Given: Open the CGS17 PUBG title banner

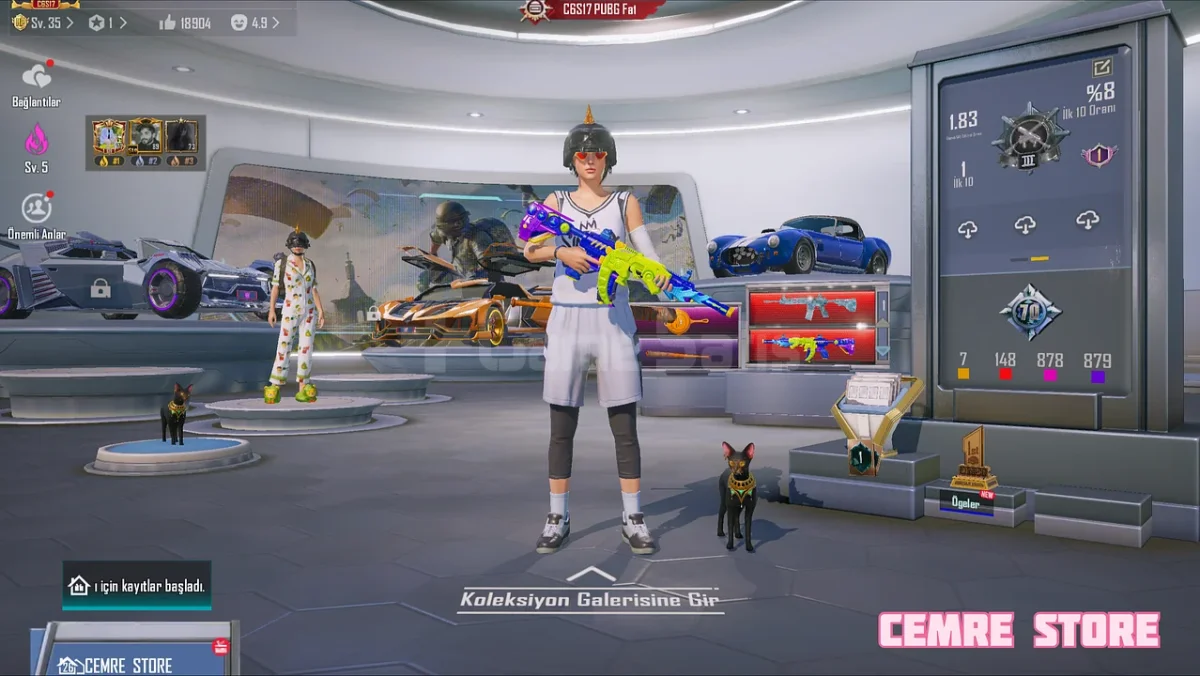Looking at the screenshot, I should (596, 11).
